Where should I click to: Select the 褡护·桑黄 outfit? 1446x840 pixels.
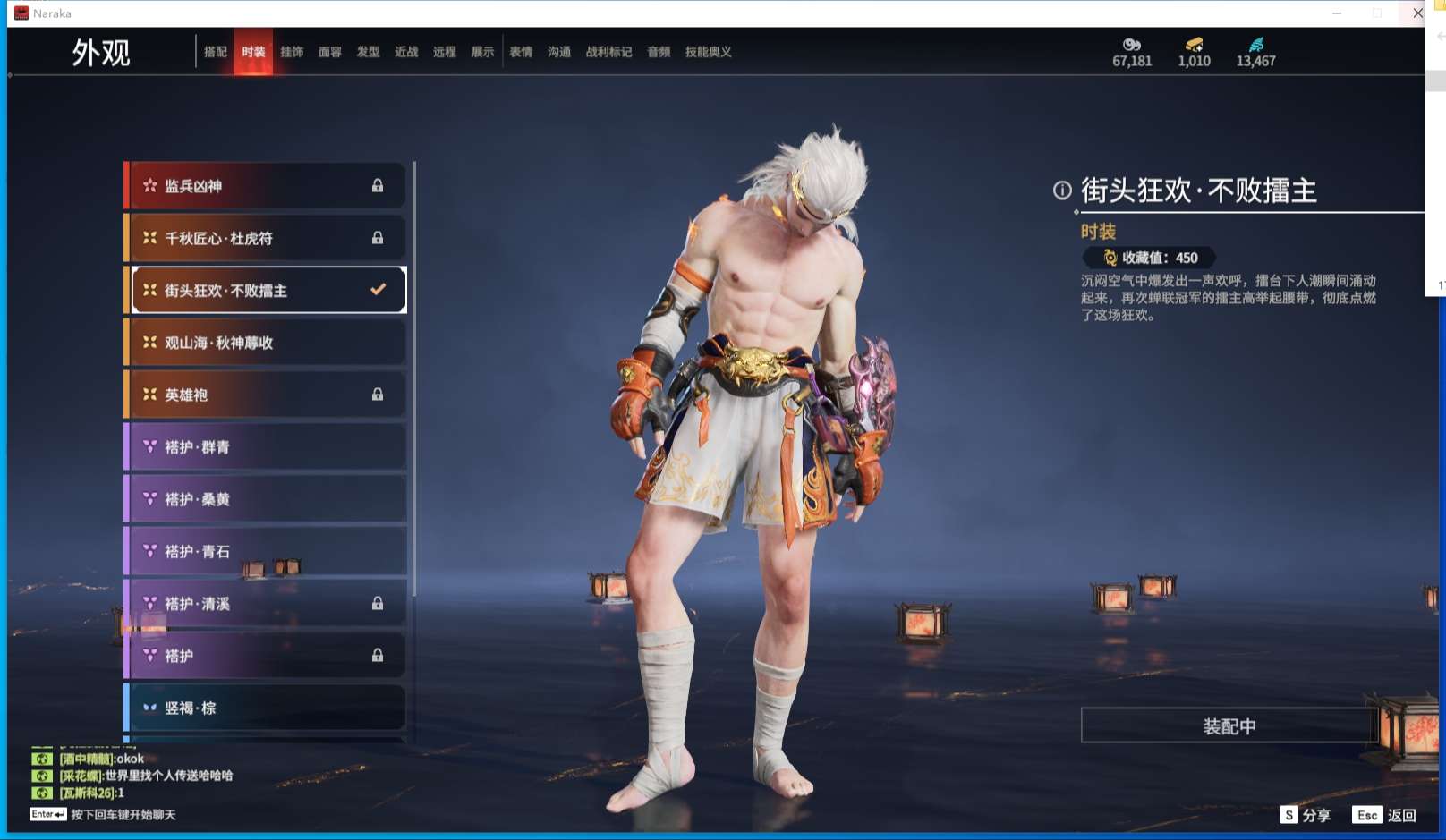click(266, 499)
